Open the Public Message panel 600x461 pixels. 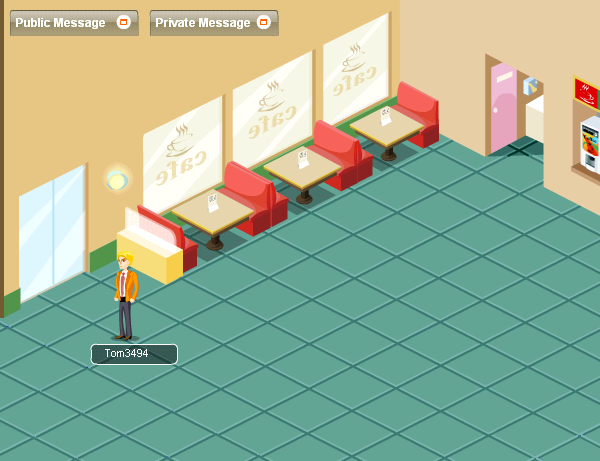point(60,23)
